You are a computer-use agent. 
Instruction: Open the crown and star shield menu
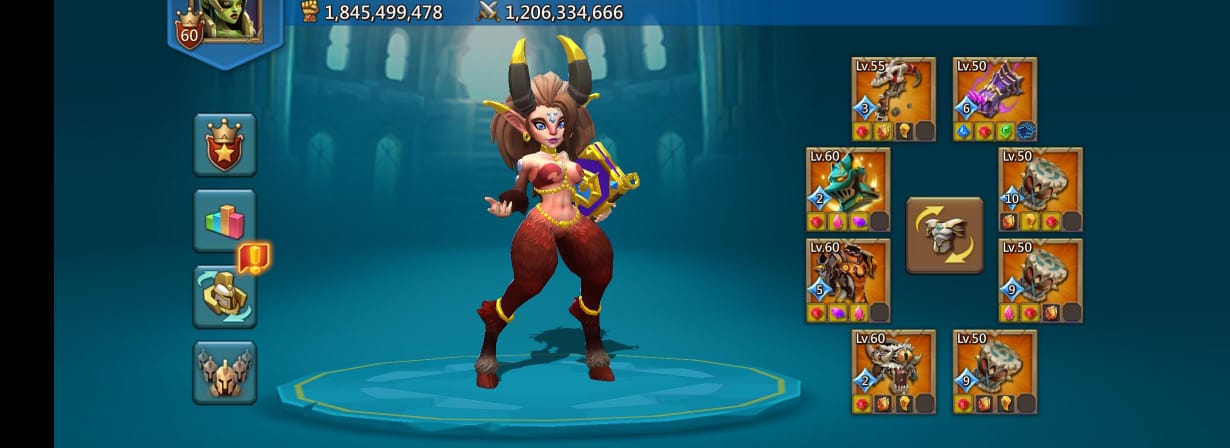tap(224, 144)
